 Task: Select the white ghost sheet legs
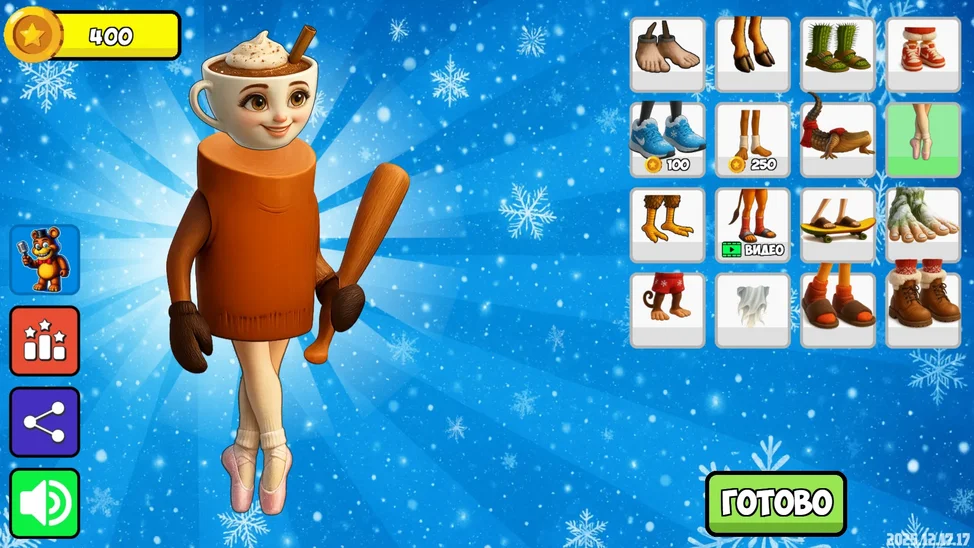(x=752, y=310)
